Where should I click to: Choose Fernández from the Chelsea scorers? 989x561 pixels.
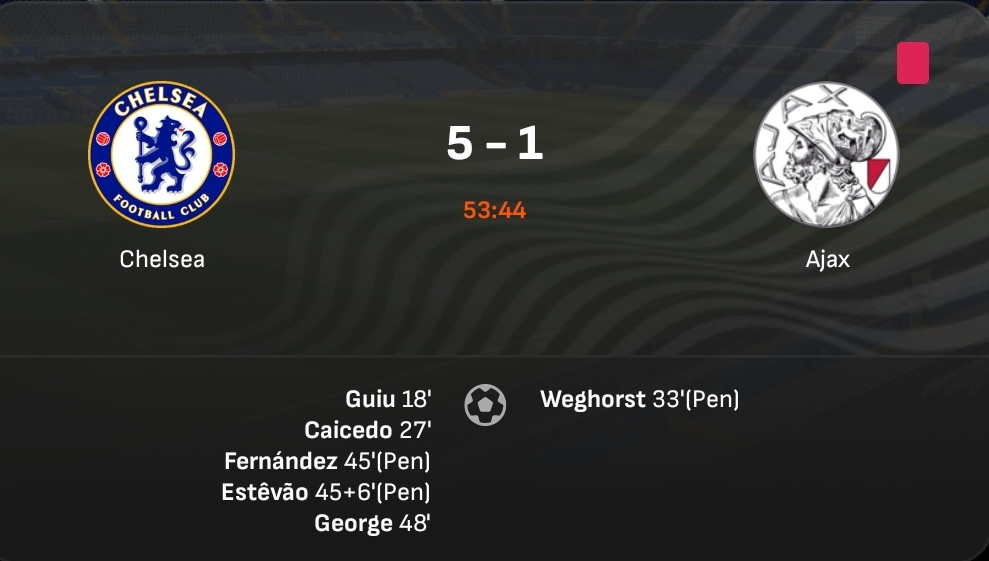(x=281, y=461)
